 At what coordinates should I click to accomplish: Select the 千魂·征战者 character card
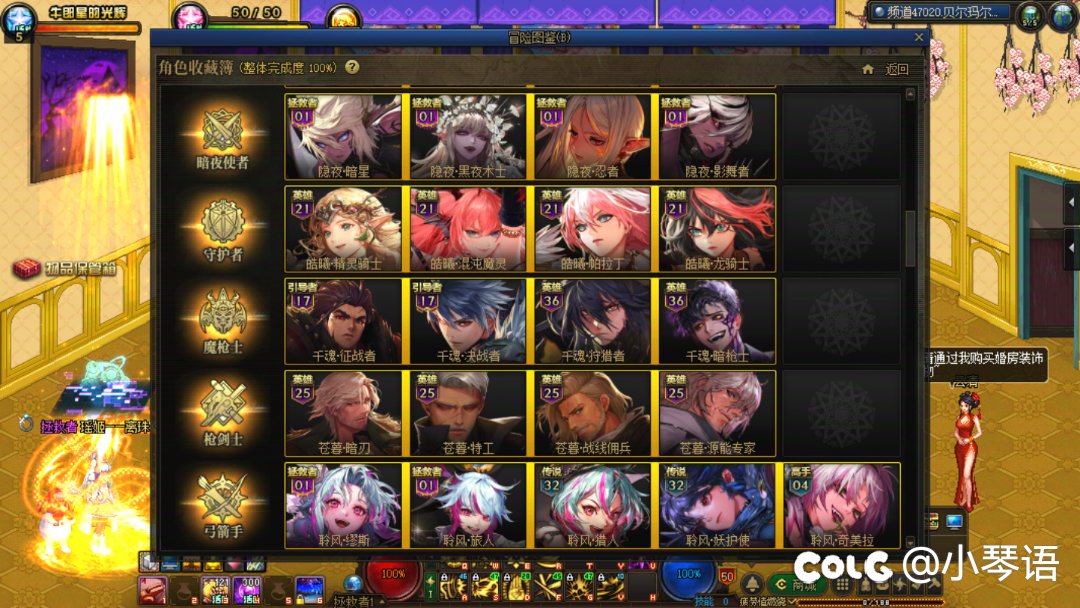(x=344, y=321)
